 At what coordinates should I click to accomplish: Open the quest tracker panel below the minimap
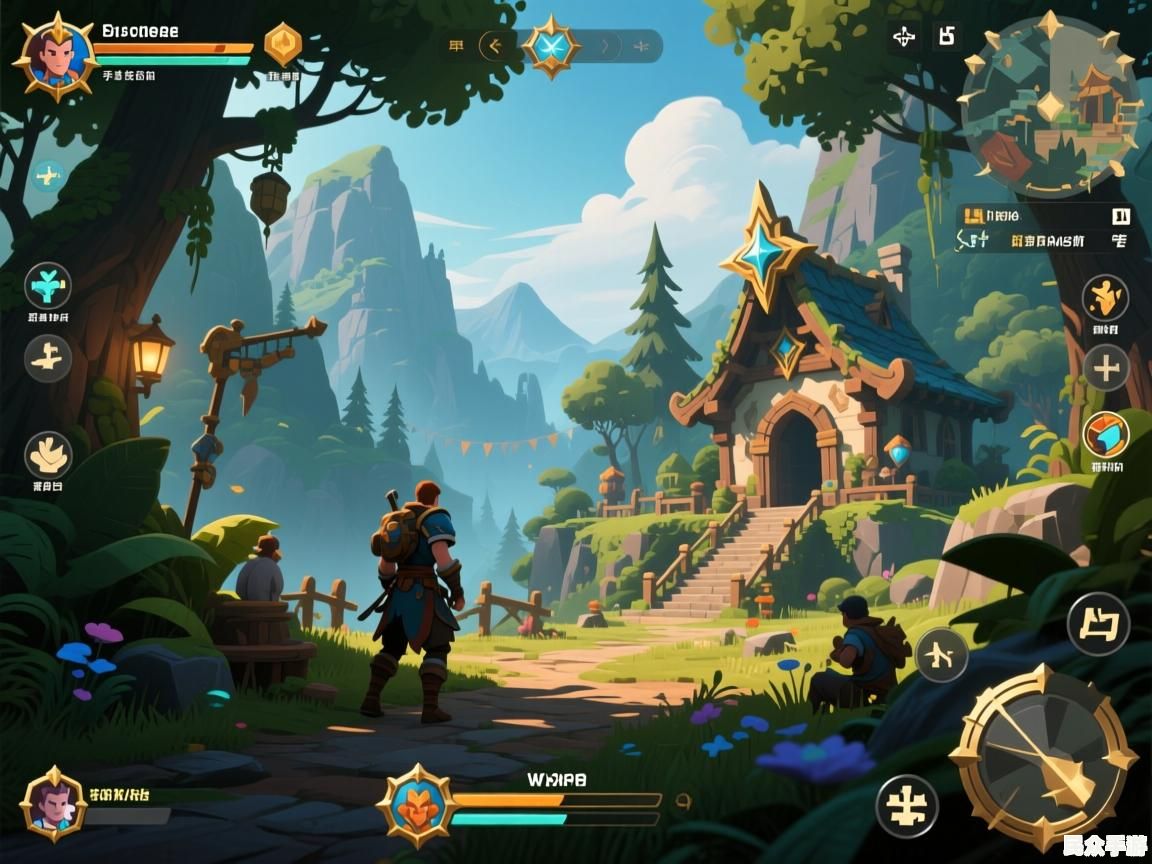[x=1044, y=229]
